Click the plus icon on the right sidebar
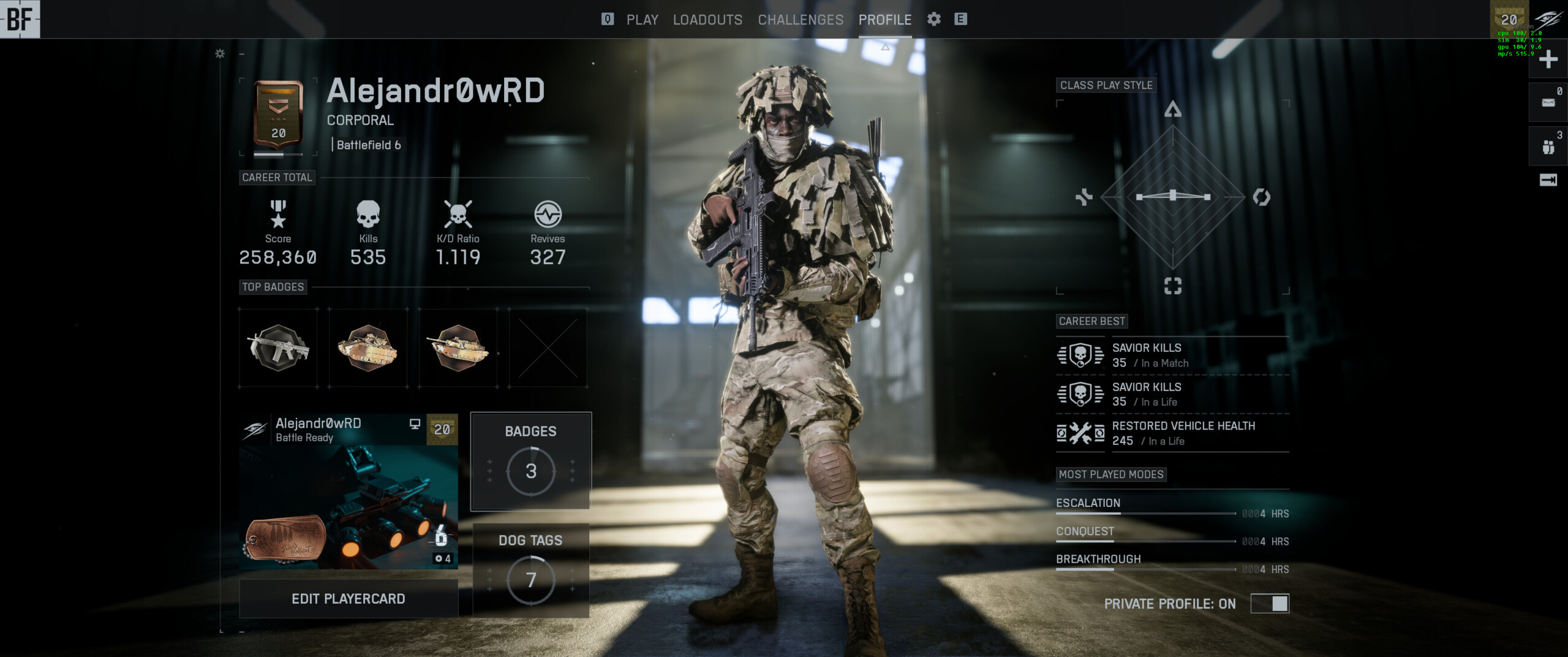Image resolution: width=1568 pixels, height=657 pixels. pyautogui.click(x=1548, y=59)
